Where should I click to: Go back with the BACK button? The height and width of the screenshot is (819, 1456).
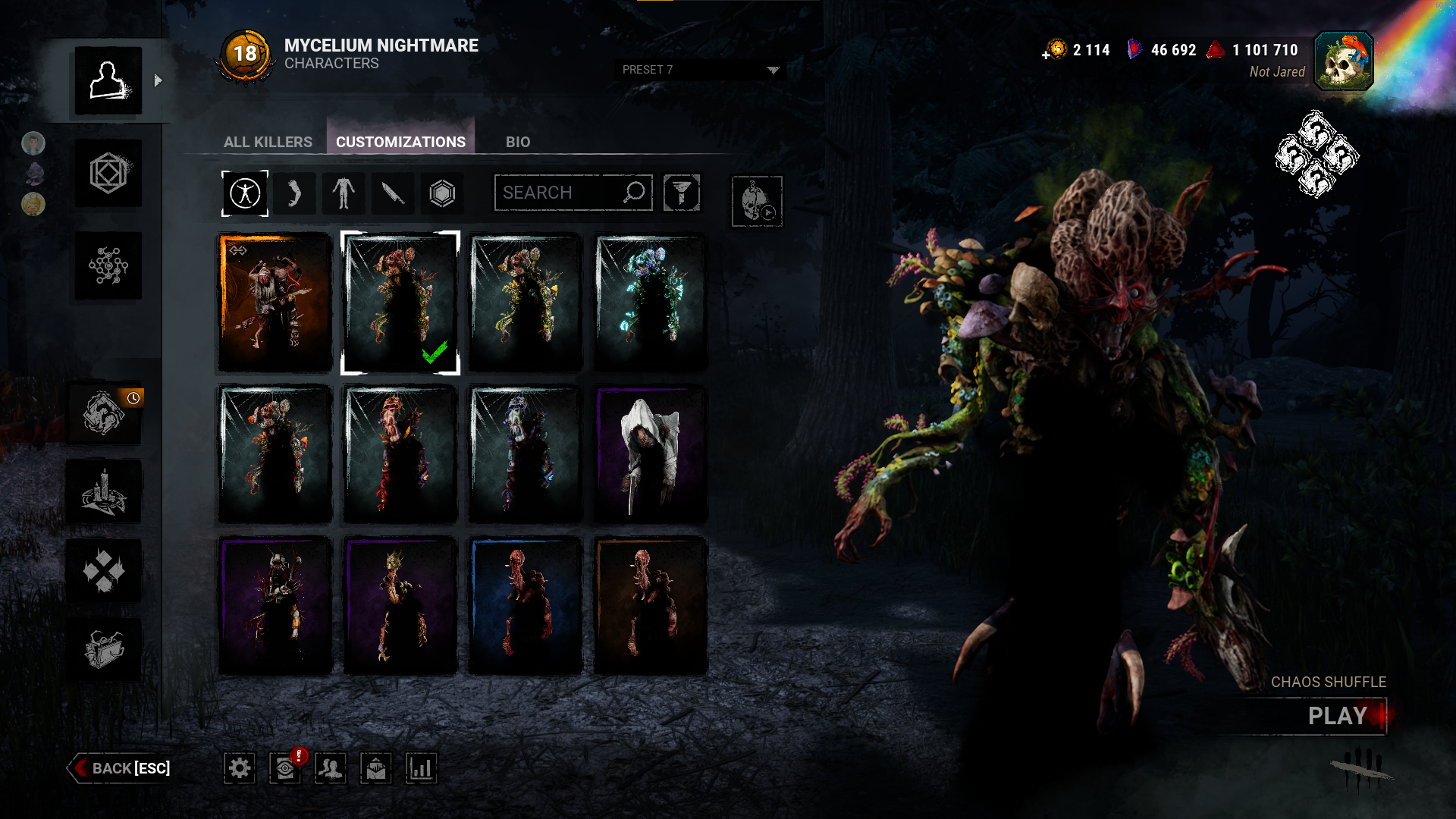(x=121, y=768)
